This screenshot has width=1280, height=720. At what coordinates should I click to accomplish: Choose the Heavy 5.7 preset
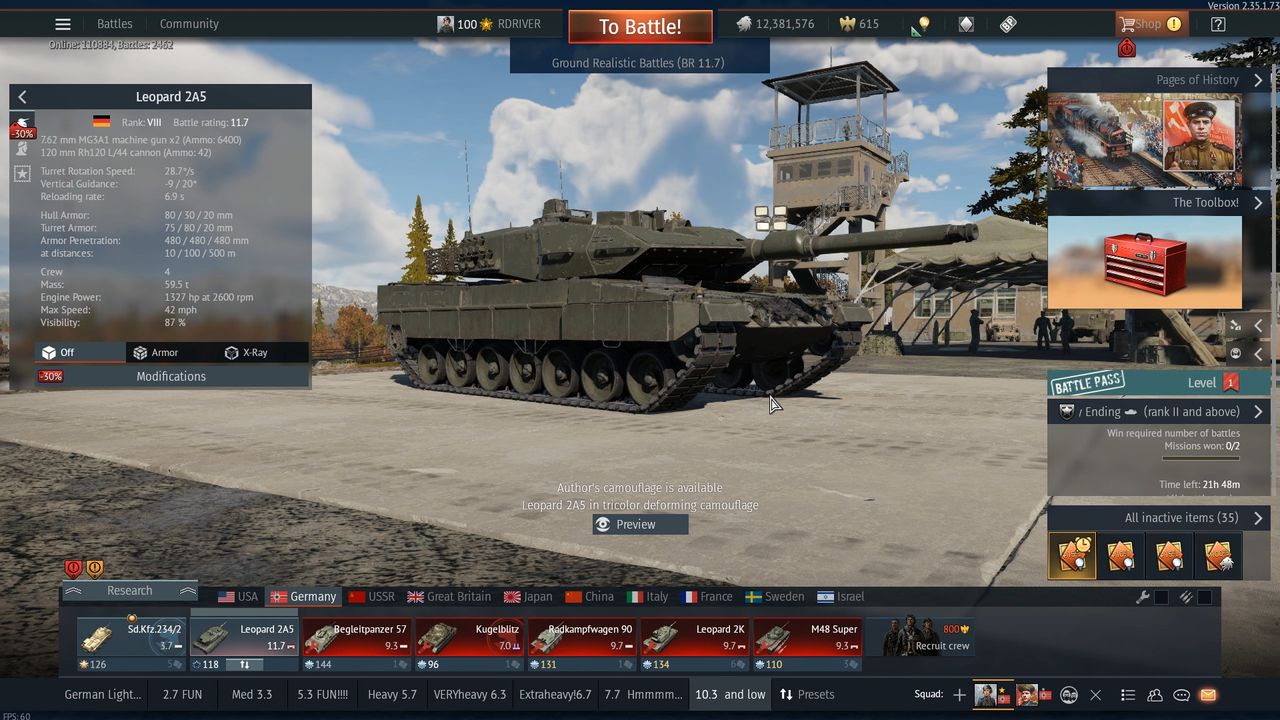point(392,694)
